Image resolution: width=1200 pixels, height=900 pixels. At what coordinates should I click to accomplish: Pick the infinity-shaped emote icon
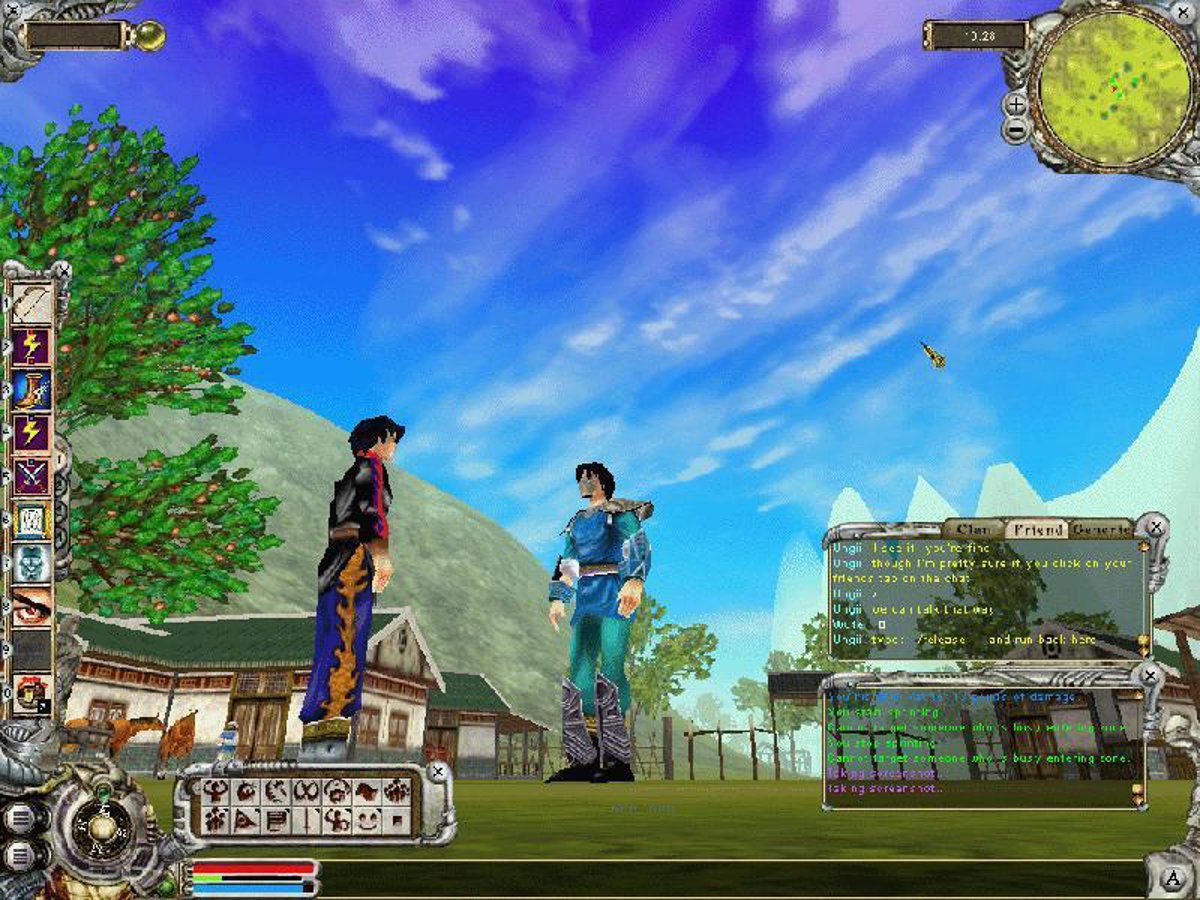click(305, 792)
